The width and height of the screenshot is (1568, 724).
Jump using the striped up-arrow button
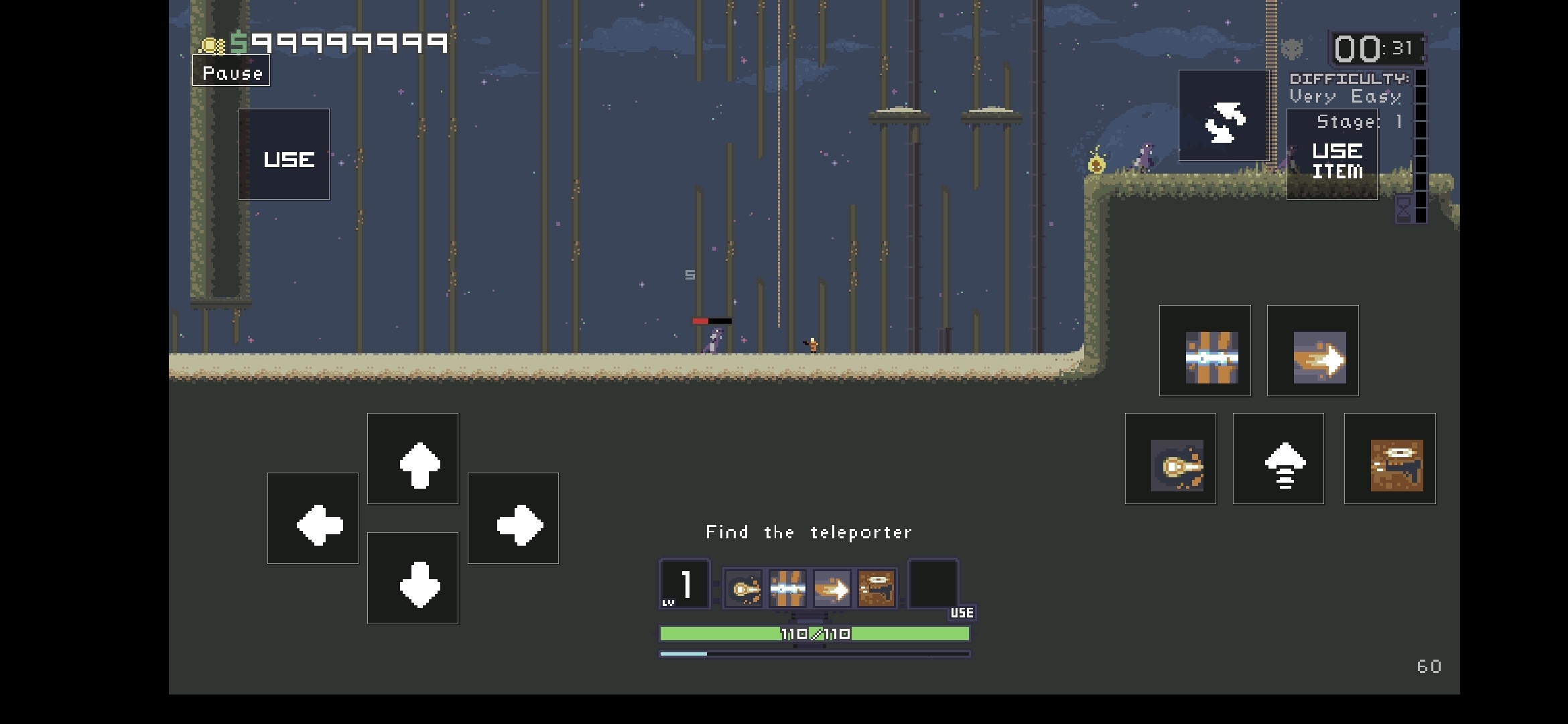[1279, 459]
